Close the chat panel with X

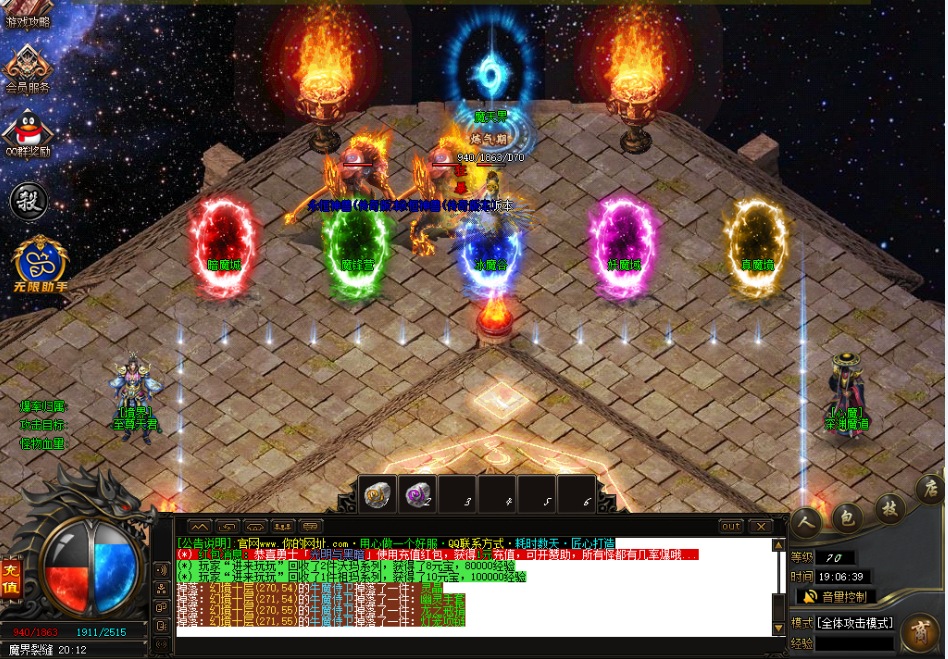tap(761, 526)
